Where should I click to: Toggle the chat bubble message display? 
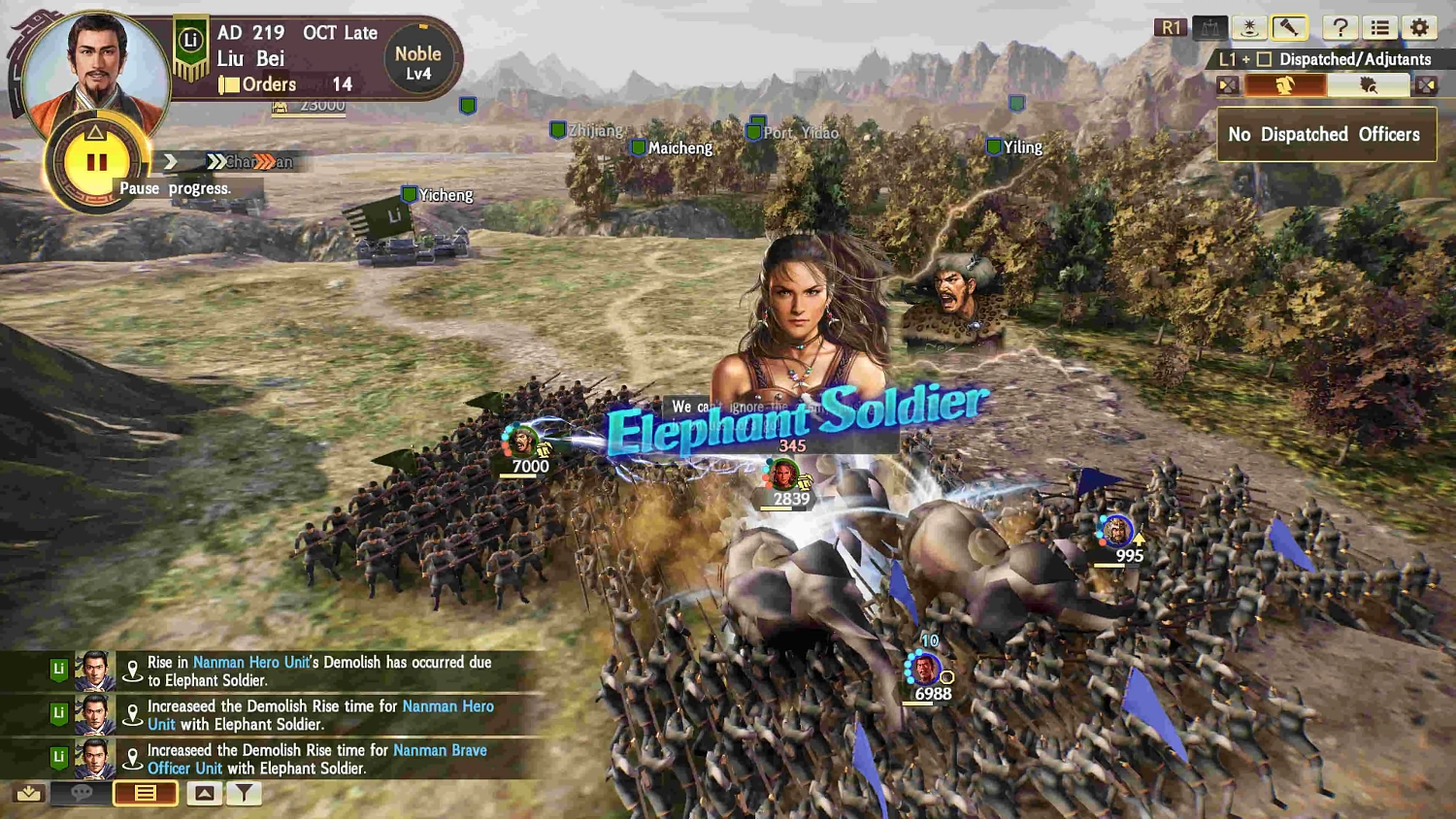[82, 793]
